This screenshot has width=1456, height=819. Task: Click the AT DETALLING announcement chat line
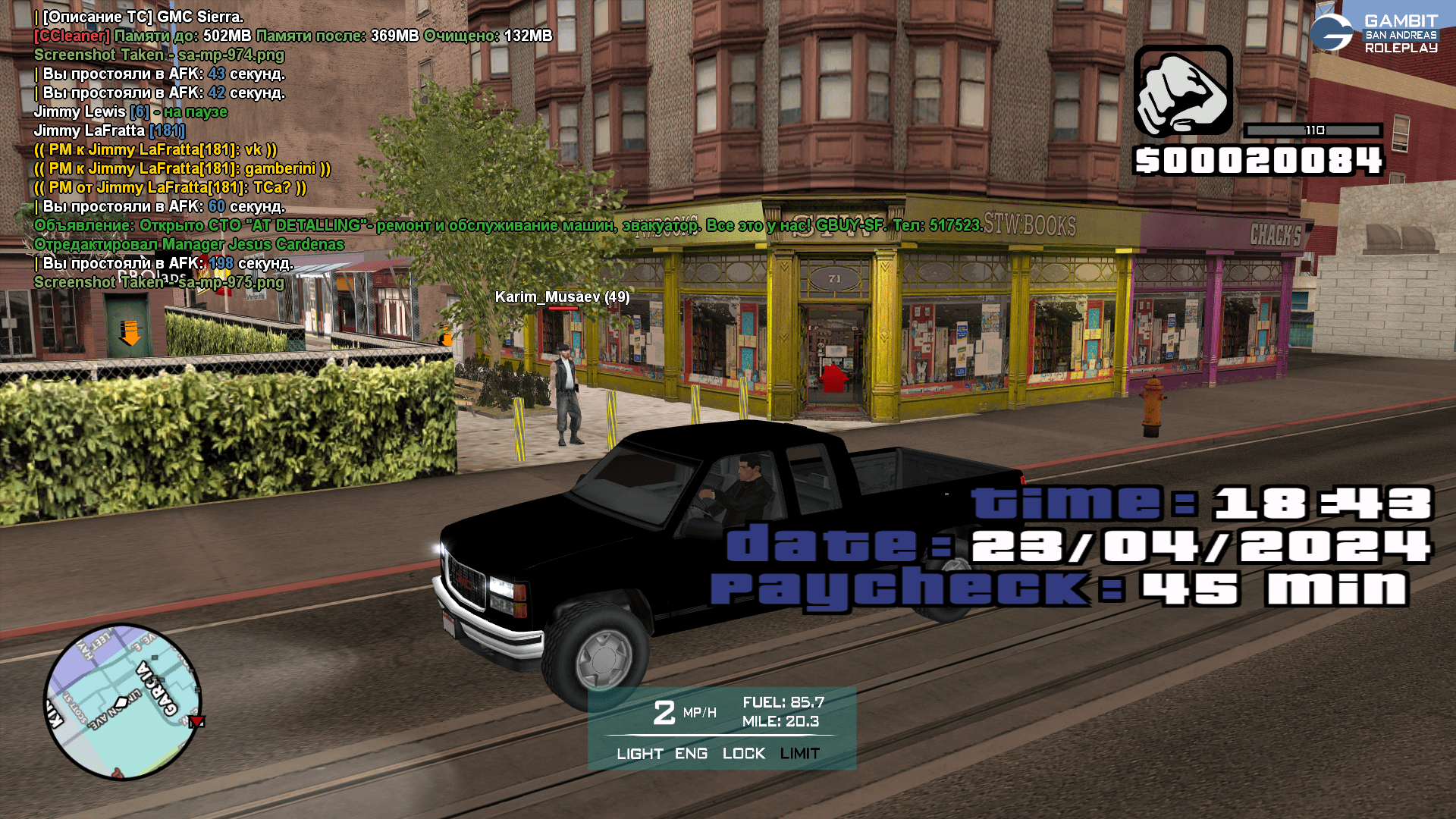[x=508, y=225]
